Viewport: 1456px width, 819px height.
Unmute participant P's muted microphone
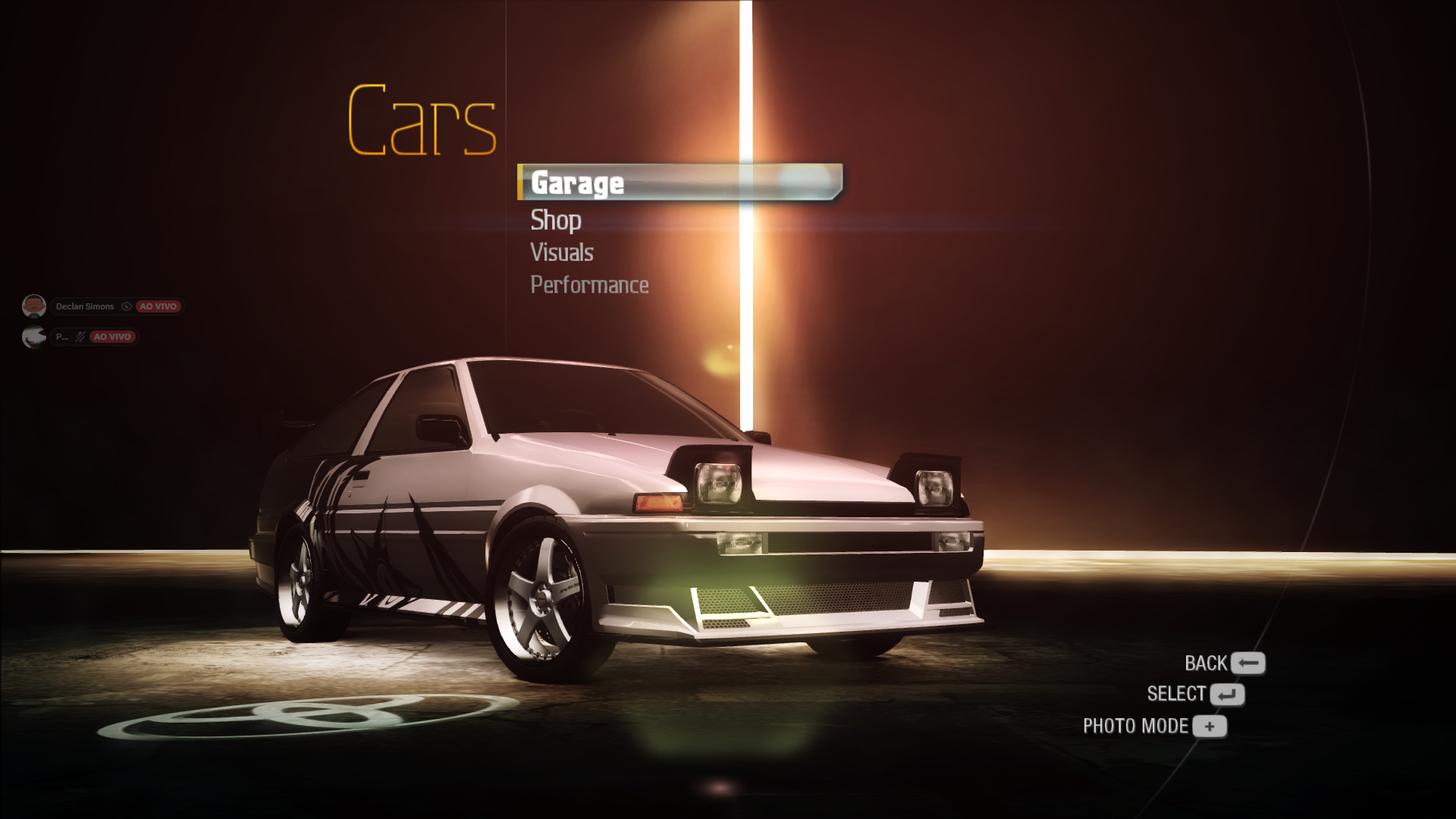pyautogui.click(x=78, y=338)
